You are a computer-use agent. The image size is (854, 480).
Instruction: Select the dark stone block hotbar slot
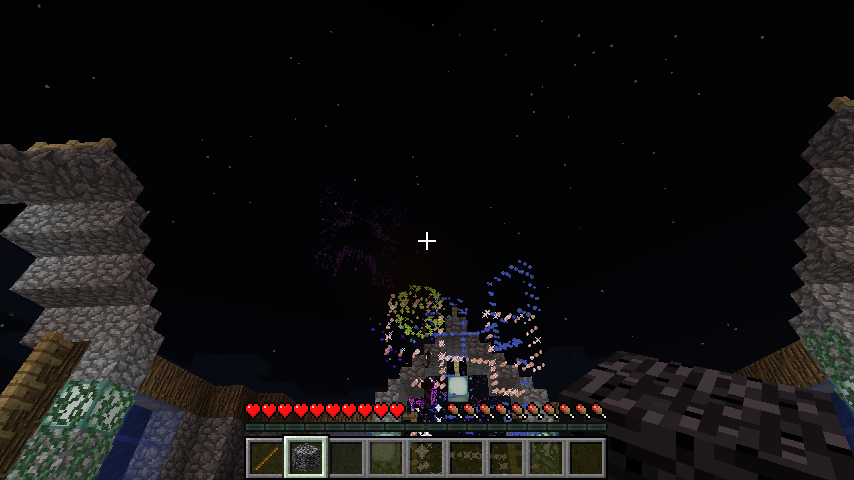coord(305,458)
